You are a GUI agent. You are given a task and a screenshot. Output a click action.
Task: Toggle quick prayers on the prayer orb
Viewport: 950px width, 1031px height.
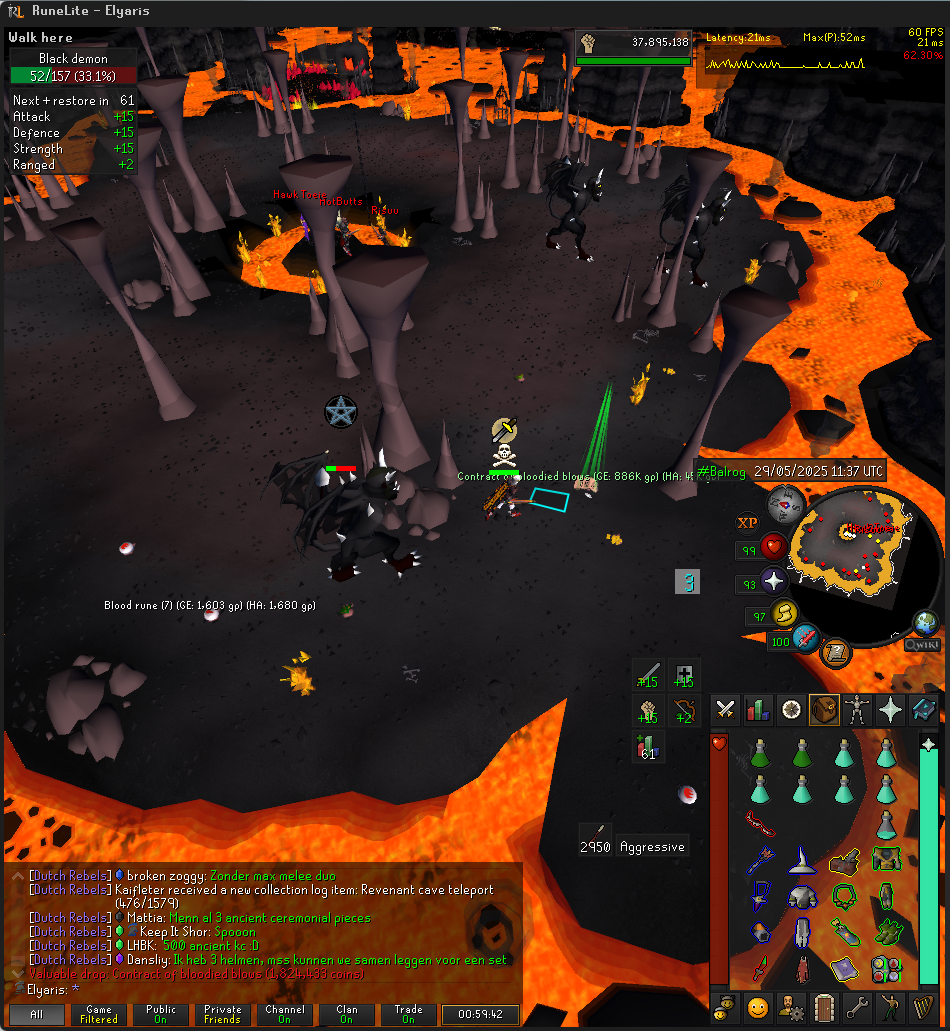(775, 581)
